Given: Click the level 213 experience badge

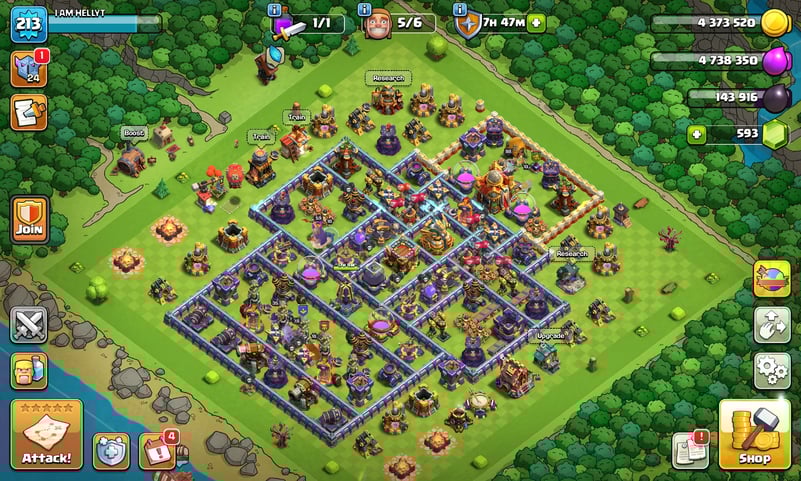Looking at the screenshot, I should click(28, 23).
